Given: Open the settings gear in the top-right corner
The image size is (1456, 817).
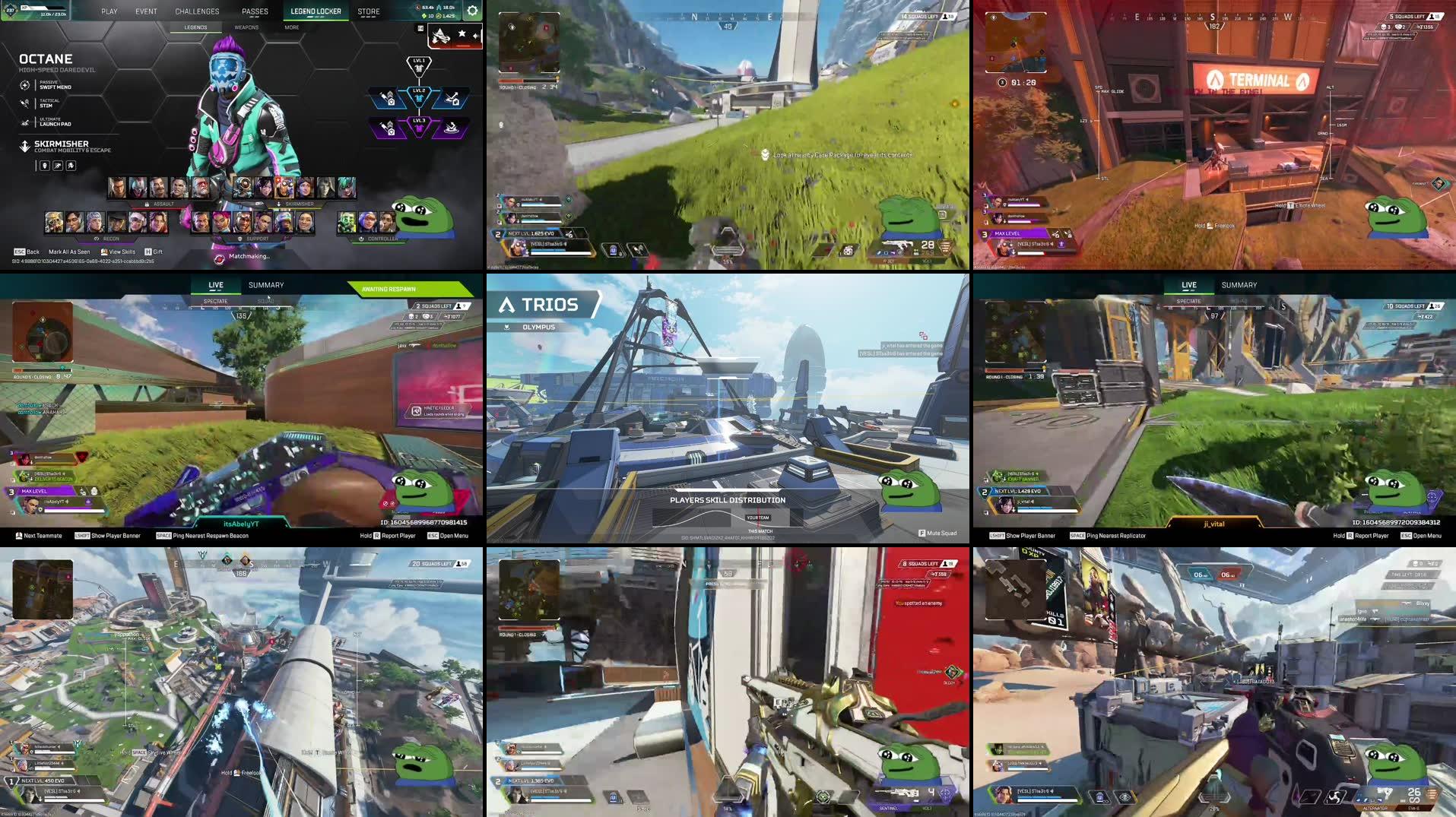Looking at the screenshot, I should 472,11.
